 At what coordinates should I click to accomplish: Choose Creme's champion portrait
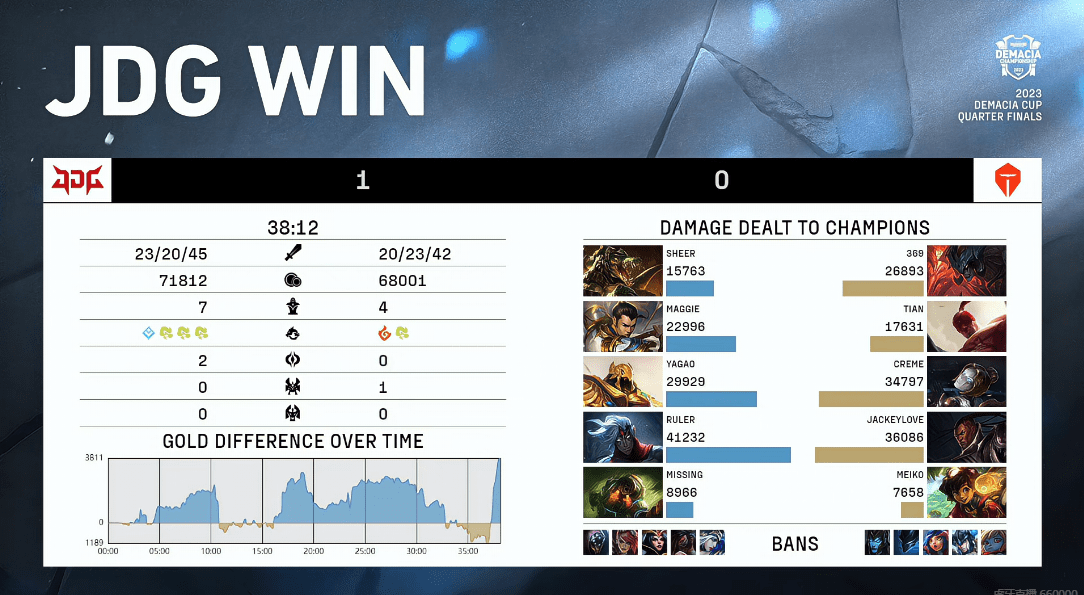pos(966,382)
